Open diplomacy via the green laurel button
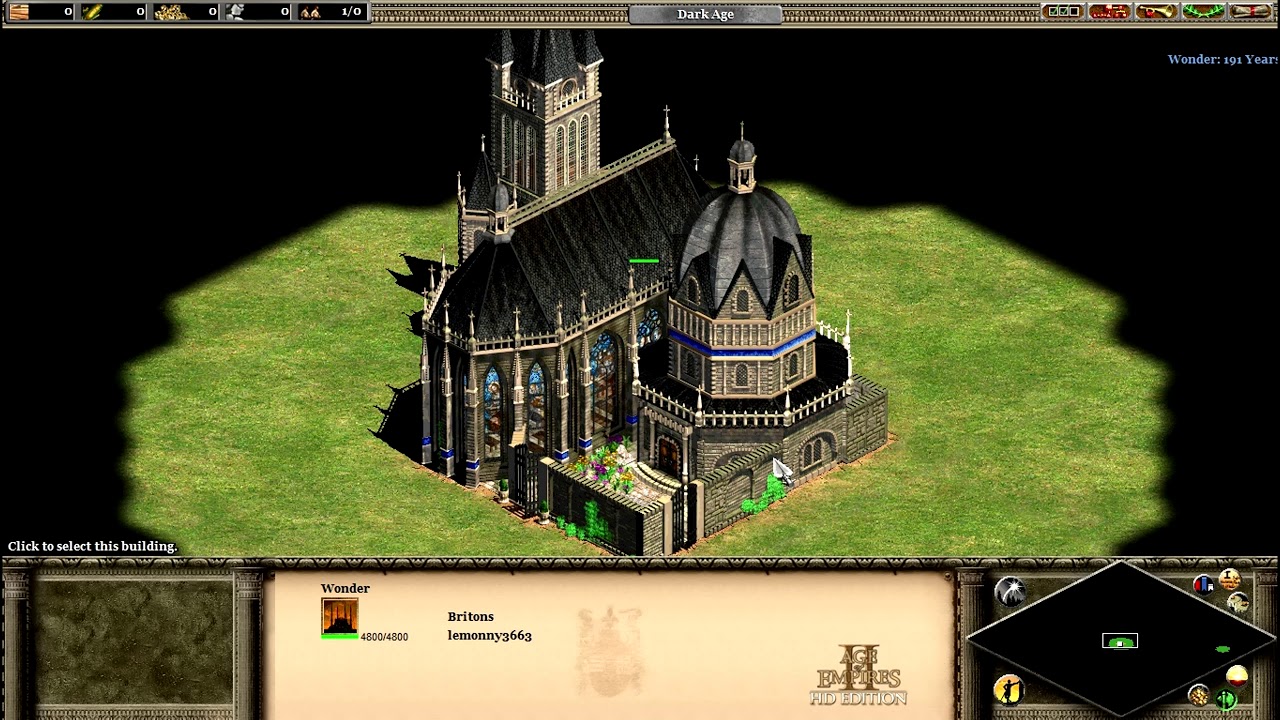1280x720 pixels. (x=1203, y=12)
